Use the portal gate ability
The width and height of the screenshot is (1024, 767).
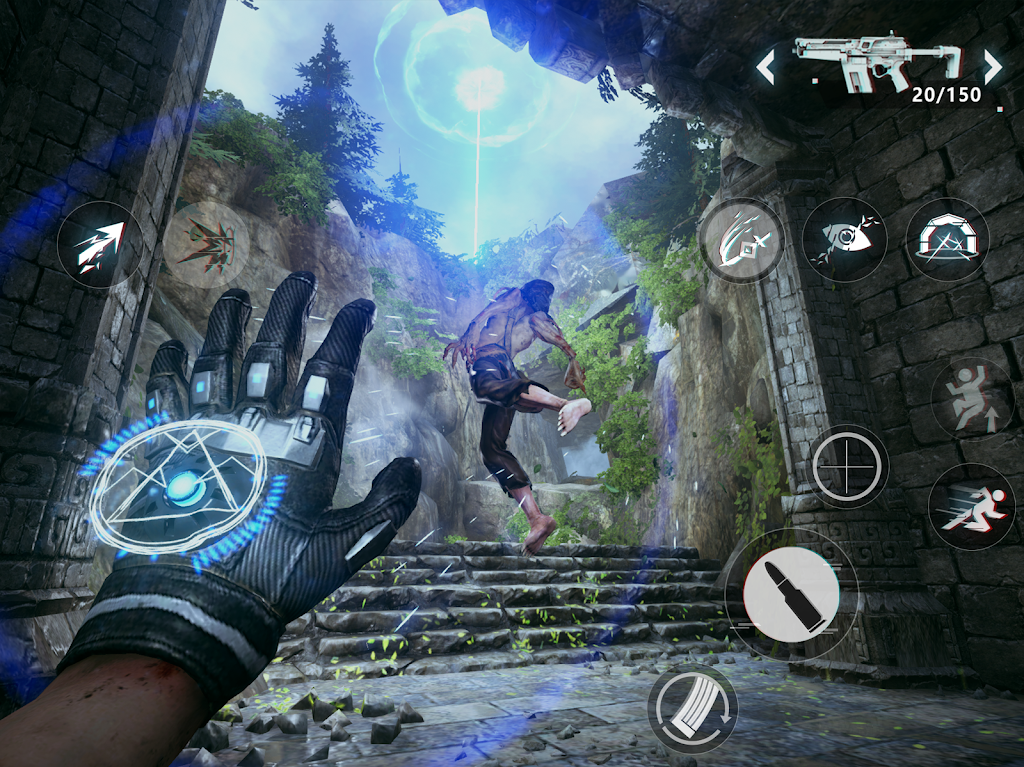947,240
